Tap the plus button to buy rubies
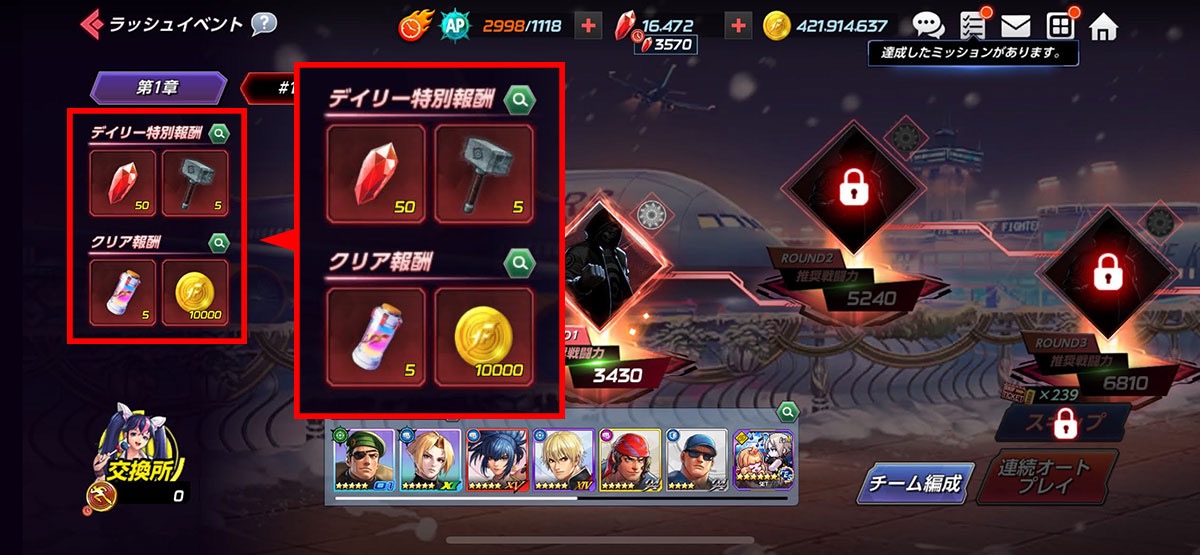The image size is (1200, 555). pos(738,26)
